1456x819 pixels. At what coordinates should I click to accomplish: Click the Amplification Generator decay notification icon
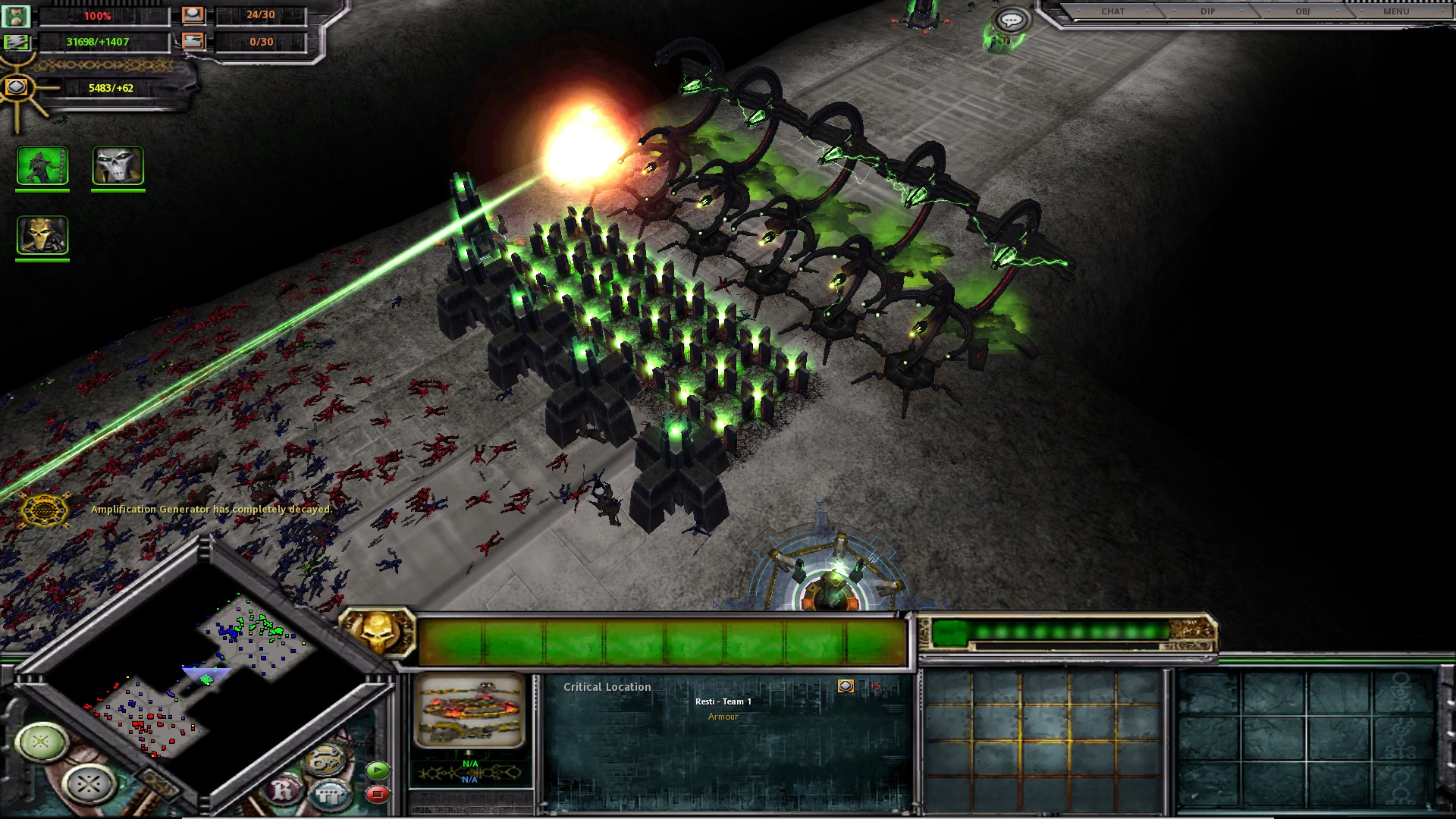click(44, 510)
